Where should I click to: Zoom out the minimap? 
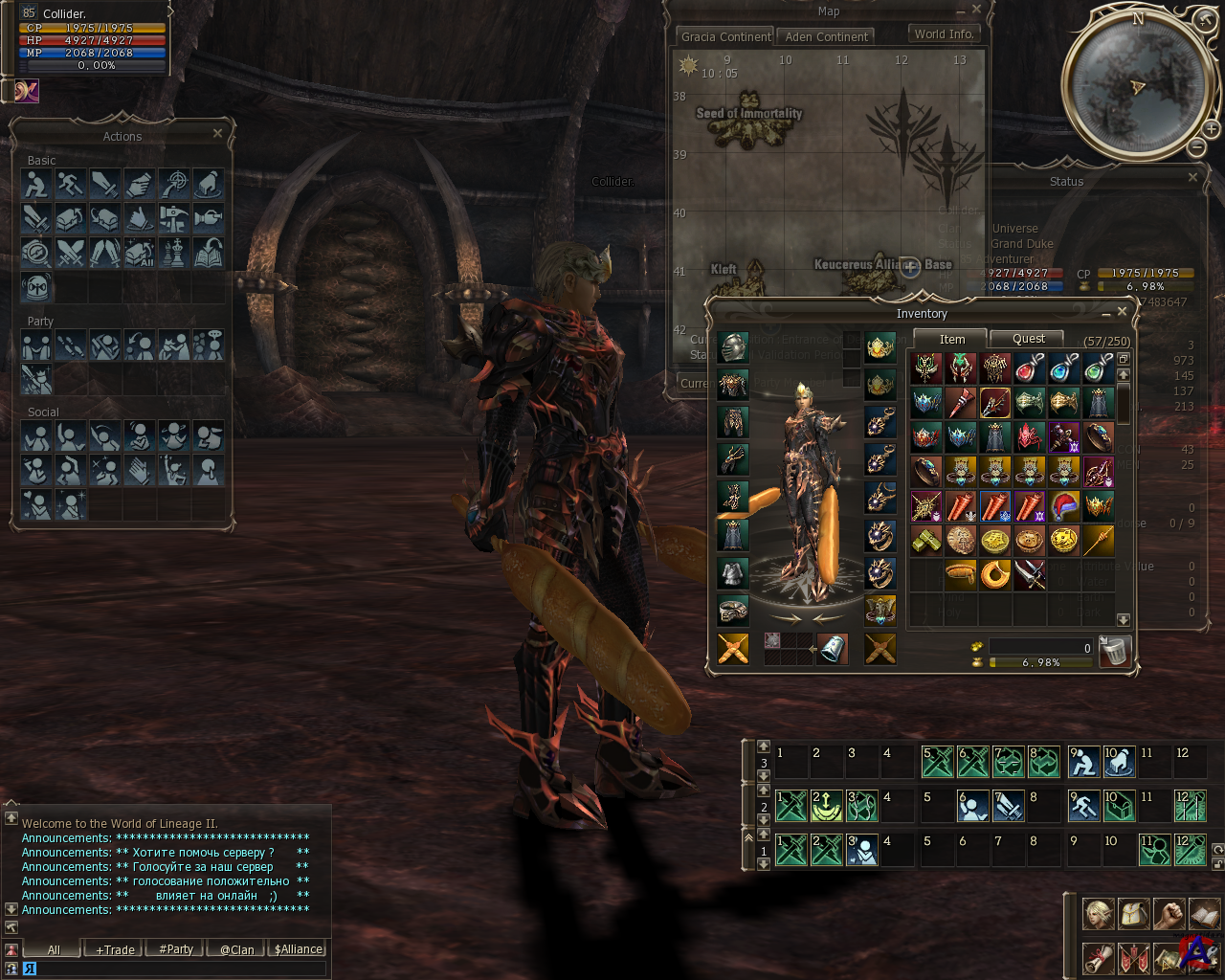pyautogui.click(x=1197, y=146)
